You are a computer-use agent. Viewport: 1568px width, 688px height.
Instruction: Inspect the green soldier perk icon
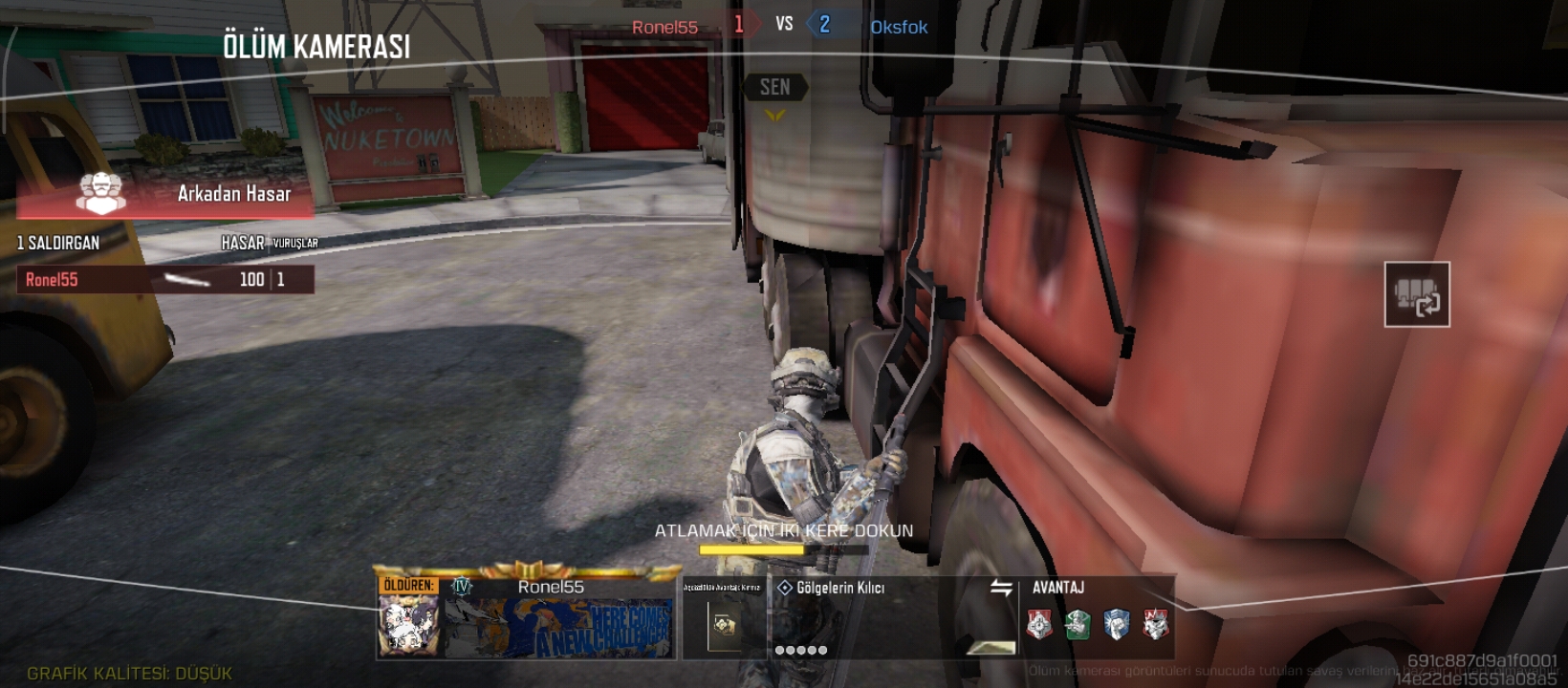click(x=1078, y=624)
